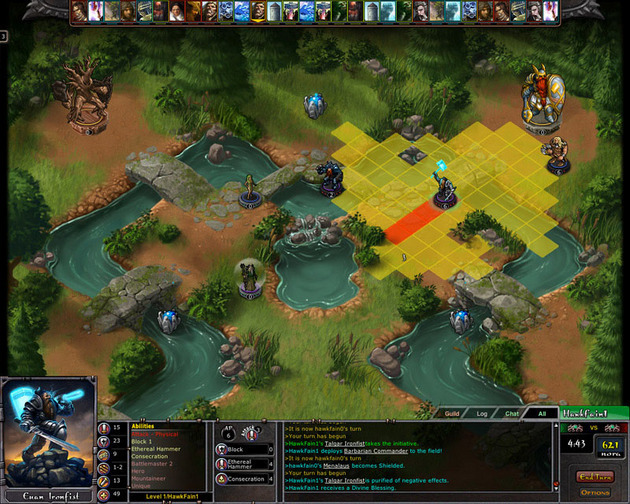630x504 pixels.
Task: Open the Chat tab
Action: tap(511, 412)
